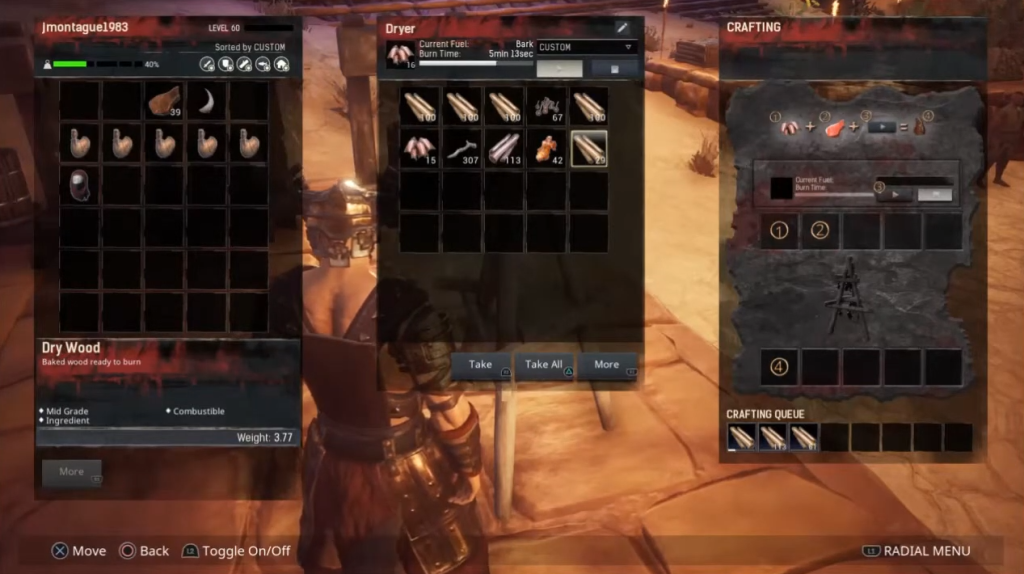Click the More button under Dry Wood details
The width and height of the screenshot is (1024, 574).
(x=72, y=472)
